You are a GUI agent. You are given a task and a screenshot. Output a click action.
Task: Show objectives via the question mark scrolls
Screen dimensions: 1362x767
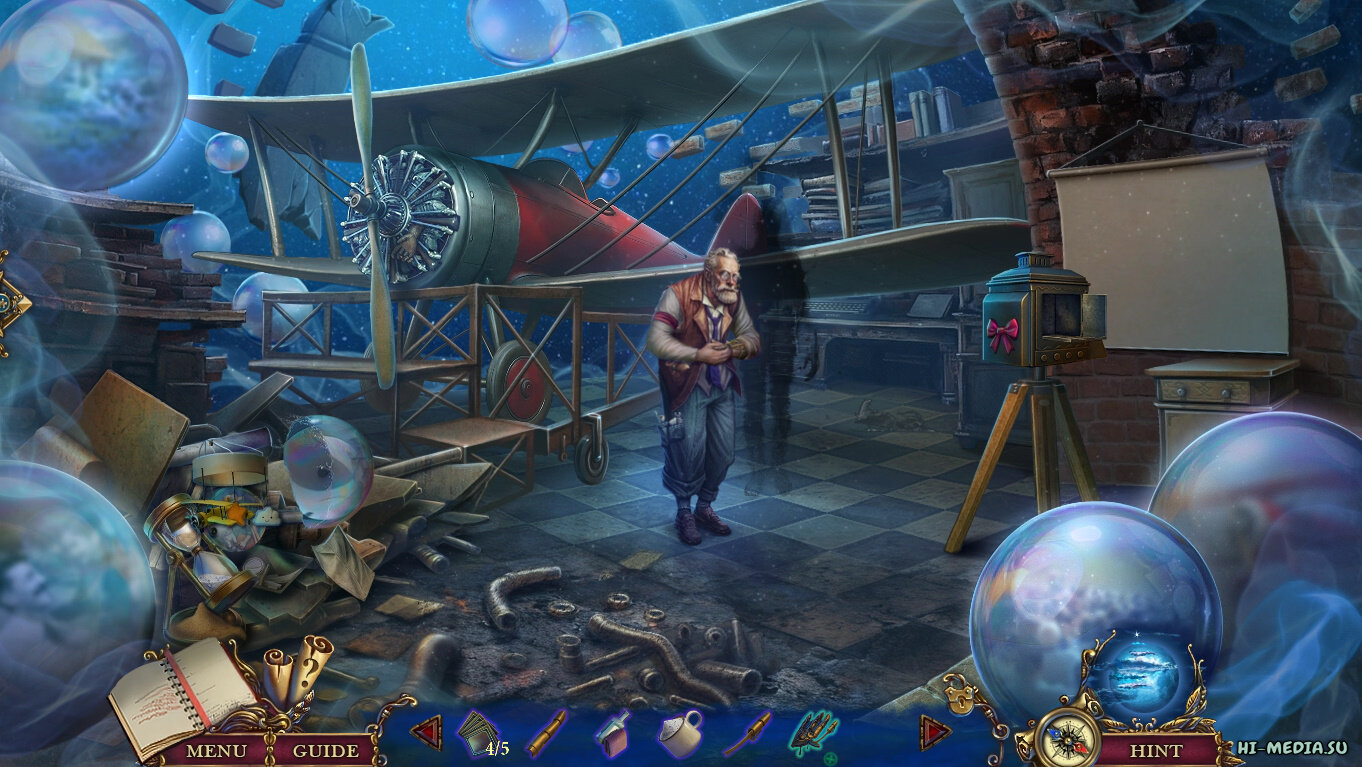[x=297, y=668]
